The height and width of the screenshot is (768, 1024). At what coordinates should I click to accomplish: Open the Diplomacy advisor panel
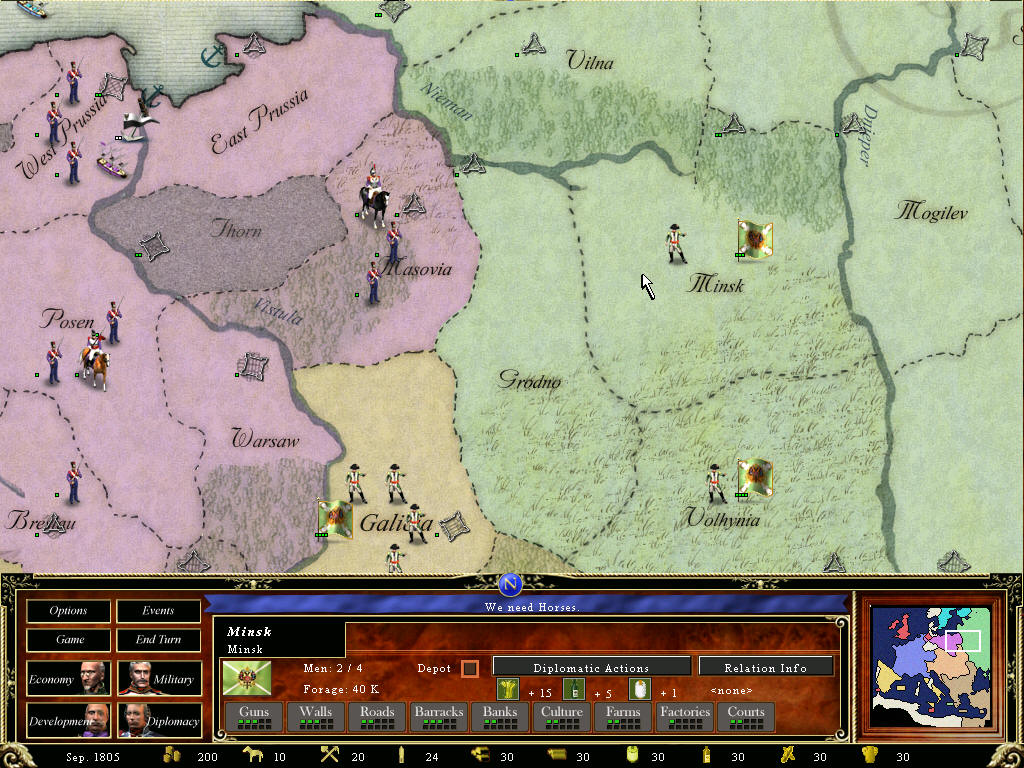tap(159, 720)
